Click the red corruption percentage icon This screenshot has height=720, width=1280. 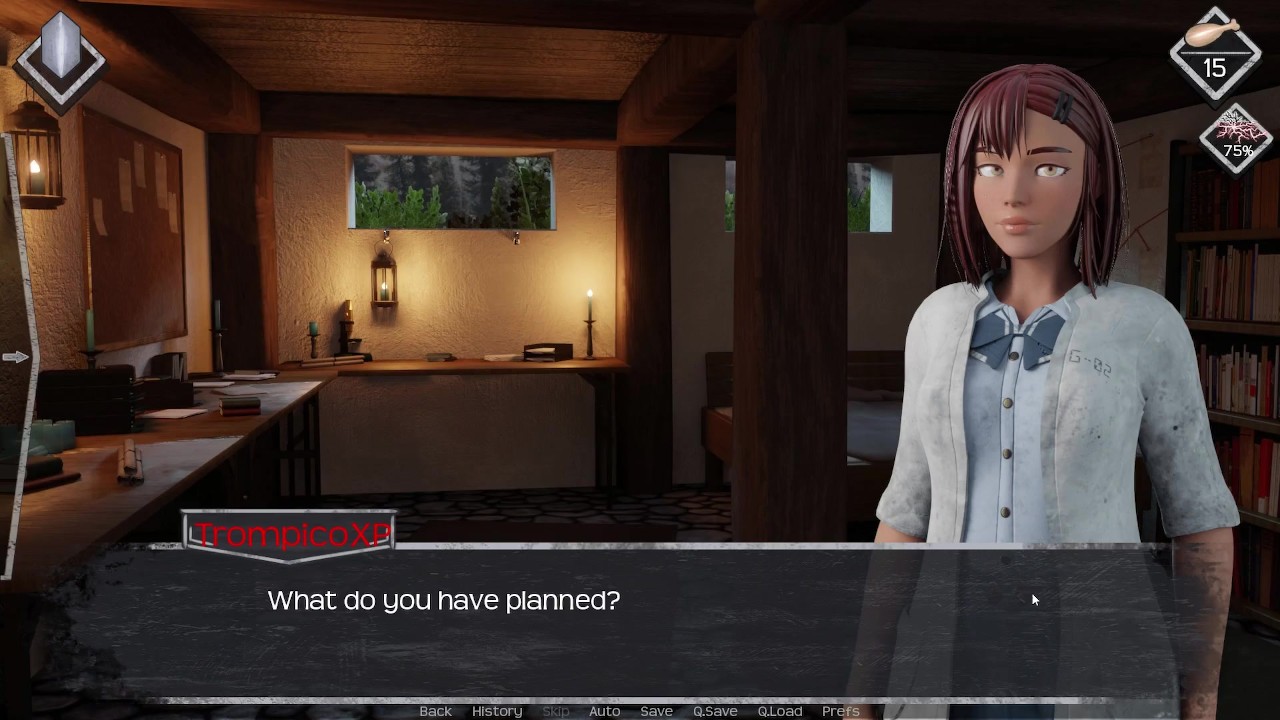tap(1237, 138)
